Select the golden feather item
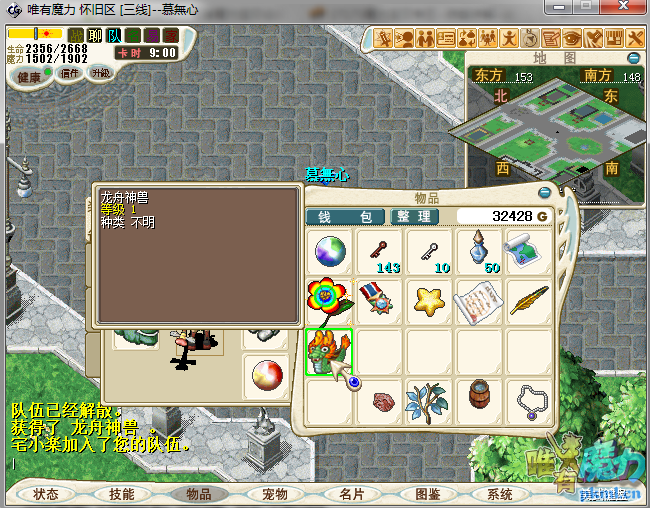 [x=530, y=301]
